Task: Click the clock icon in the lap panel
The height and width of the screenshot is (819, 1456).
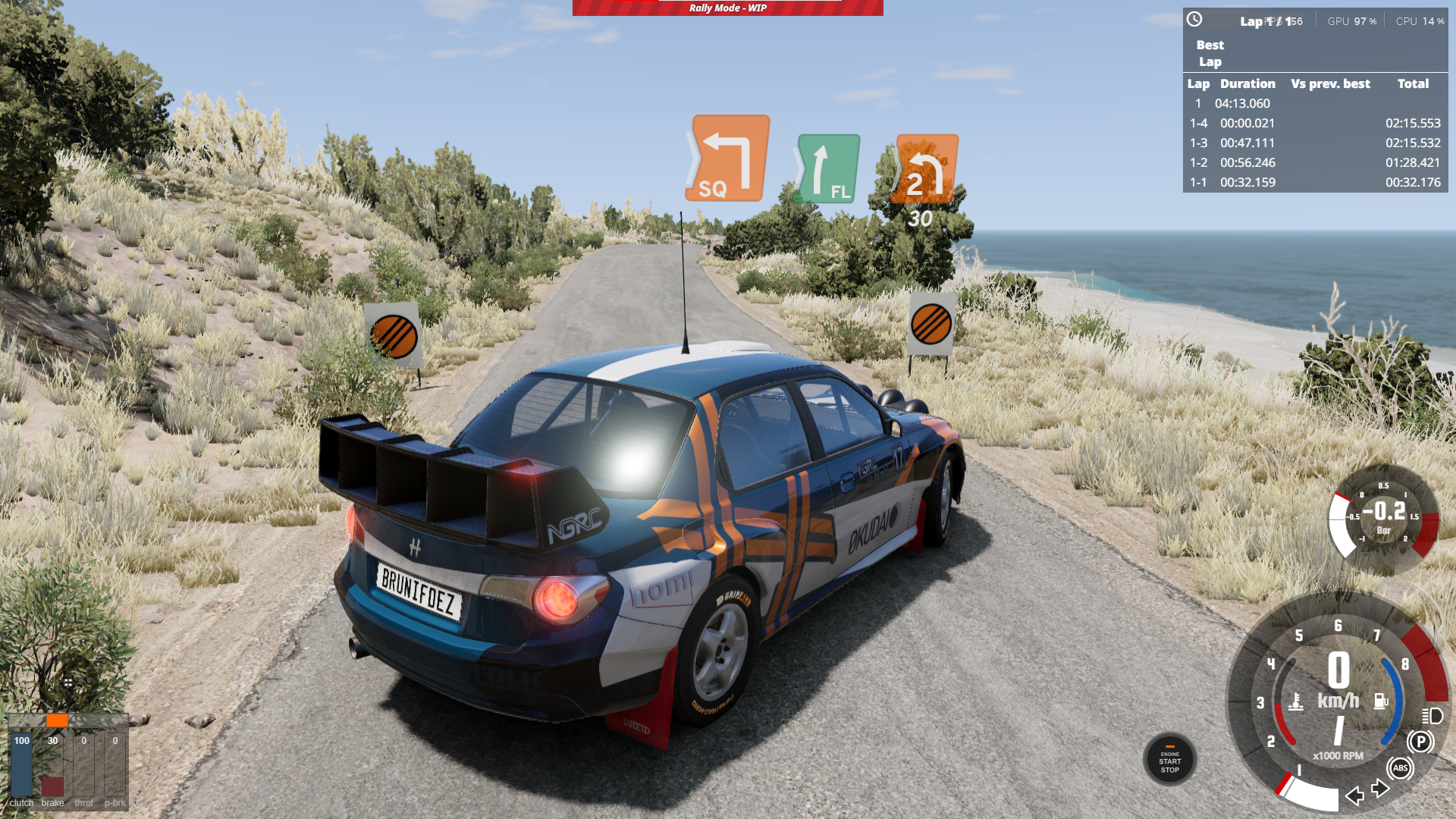Action: pos(1194,20)
